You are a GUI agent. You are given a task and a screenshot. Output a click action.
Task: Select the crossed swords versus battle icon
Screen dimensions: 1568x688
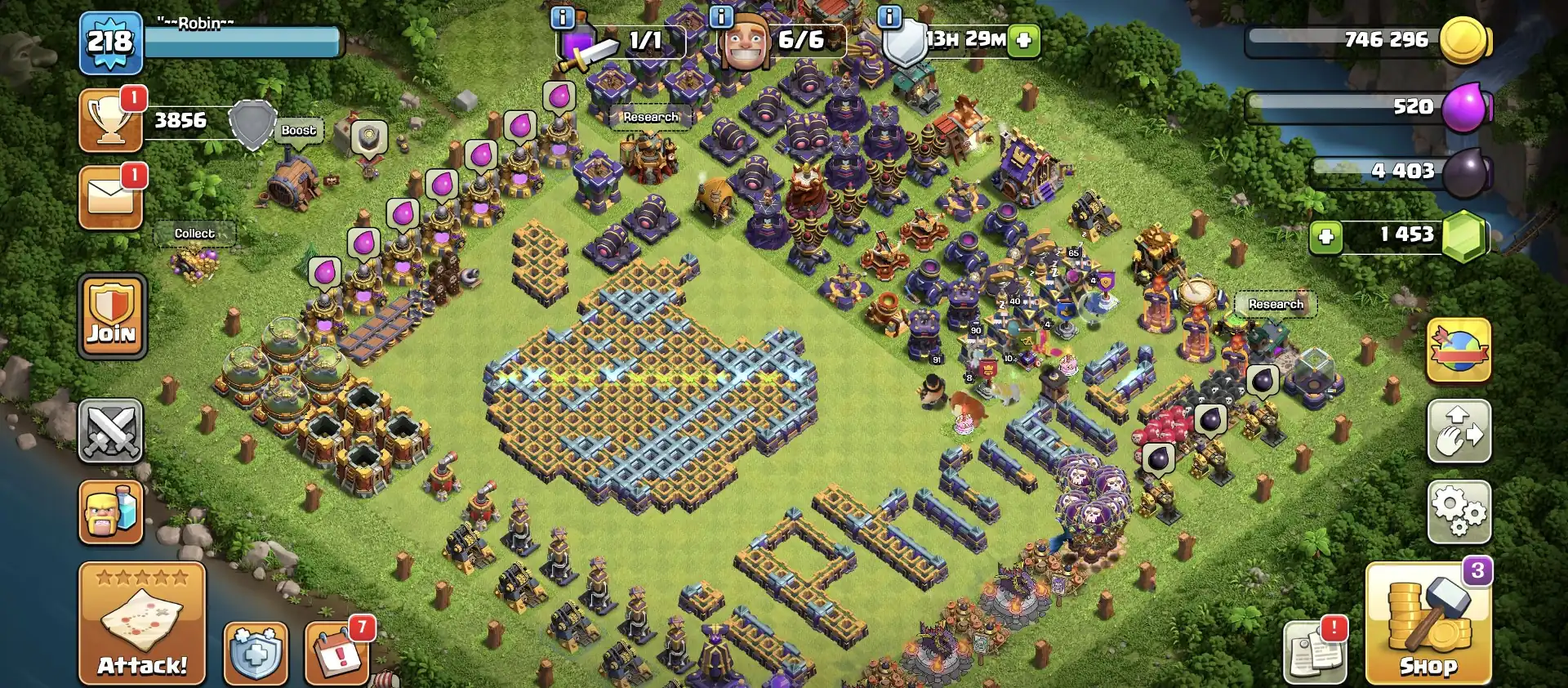click(111, 431)
